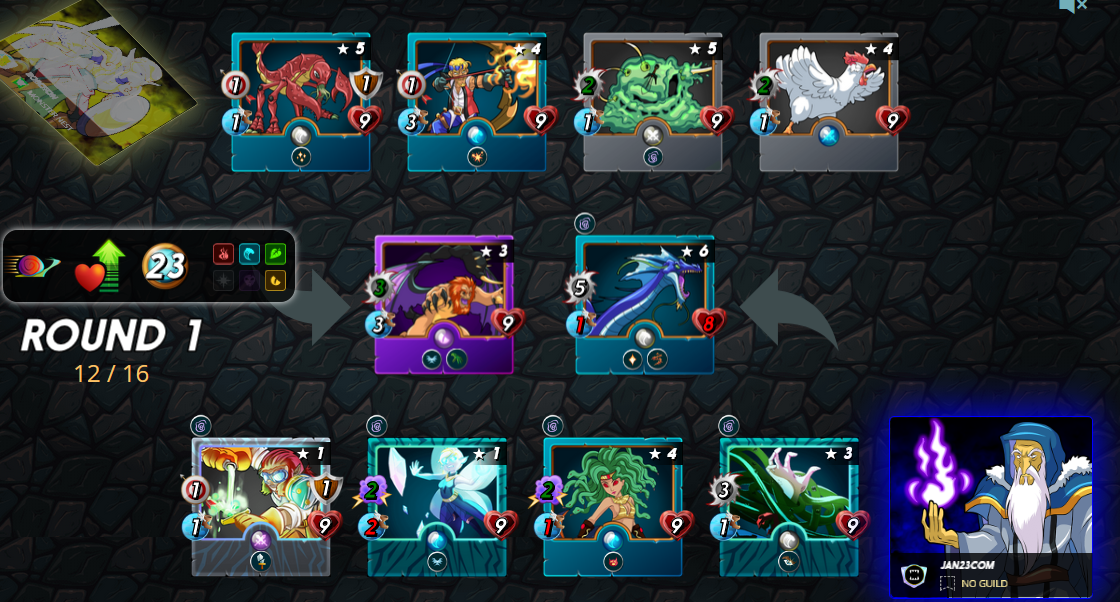Click the blue water splinter icon
This screenshot has height=602, width=1120.
coord(249,254)
